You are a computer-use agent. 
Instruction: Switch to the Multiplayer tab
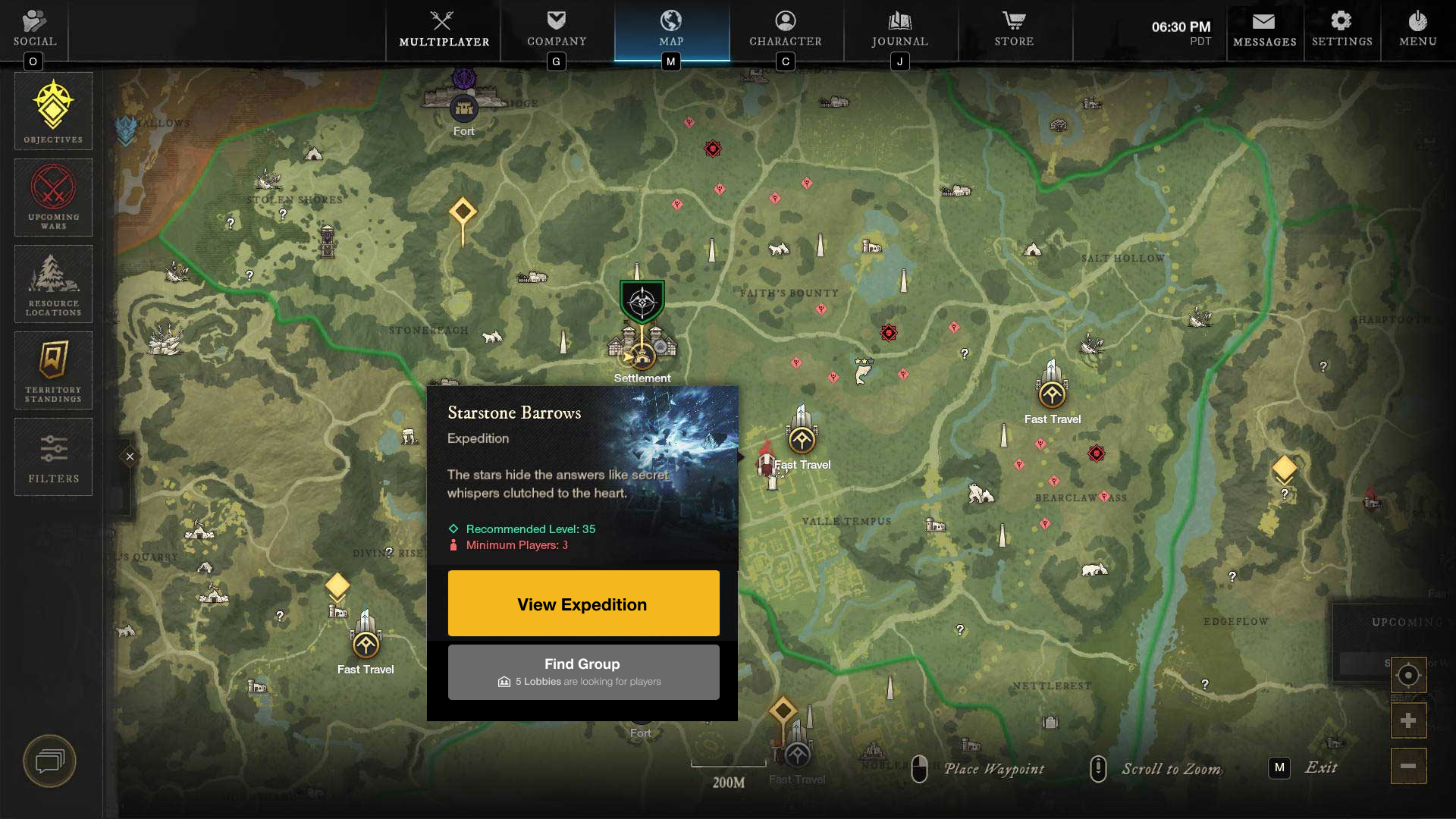444,29
